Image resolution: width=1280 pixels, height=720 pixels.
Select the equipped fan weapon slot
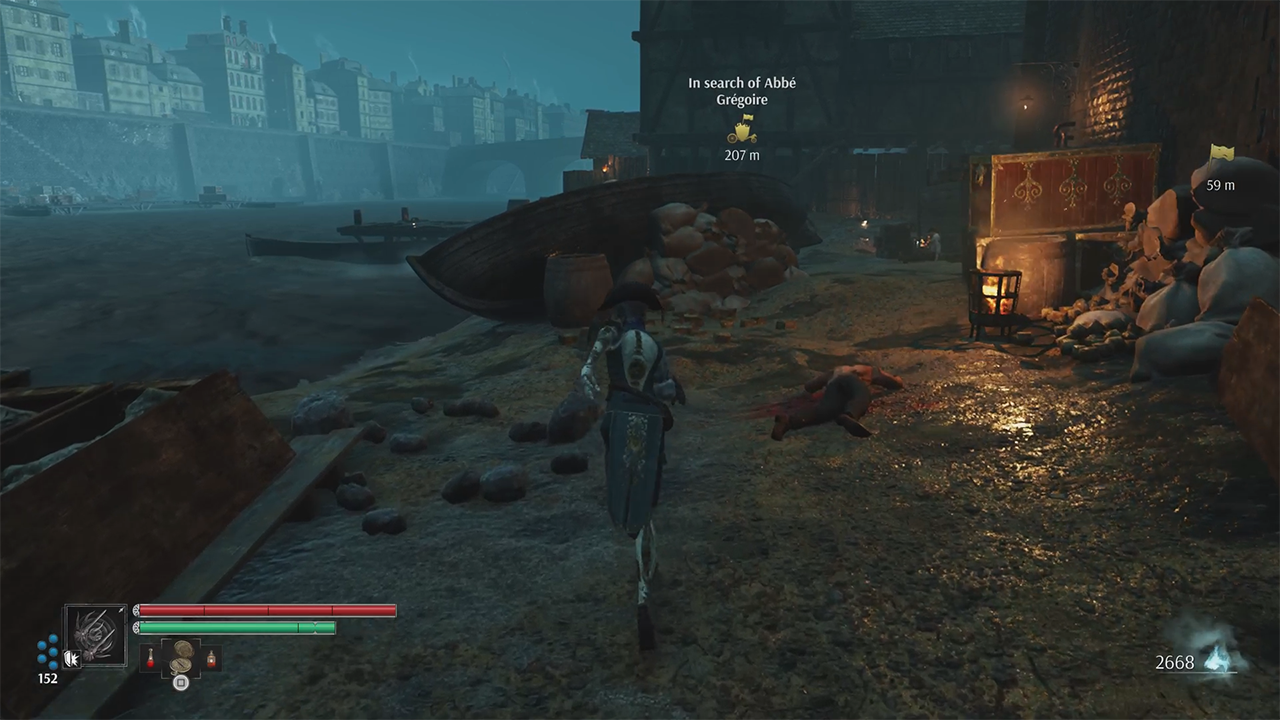[96, 635]
